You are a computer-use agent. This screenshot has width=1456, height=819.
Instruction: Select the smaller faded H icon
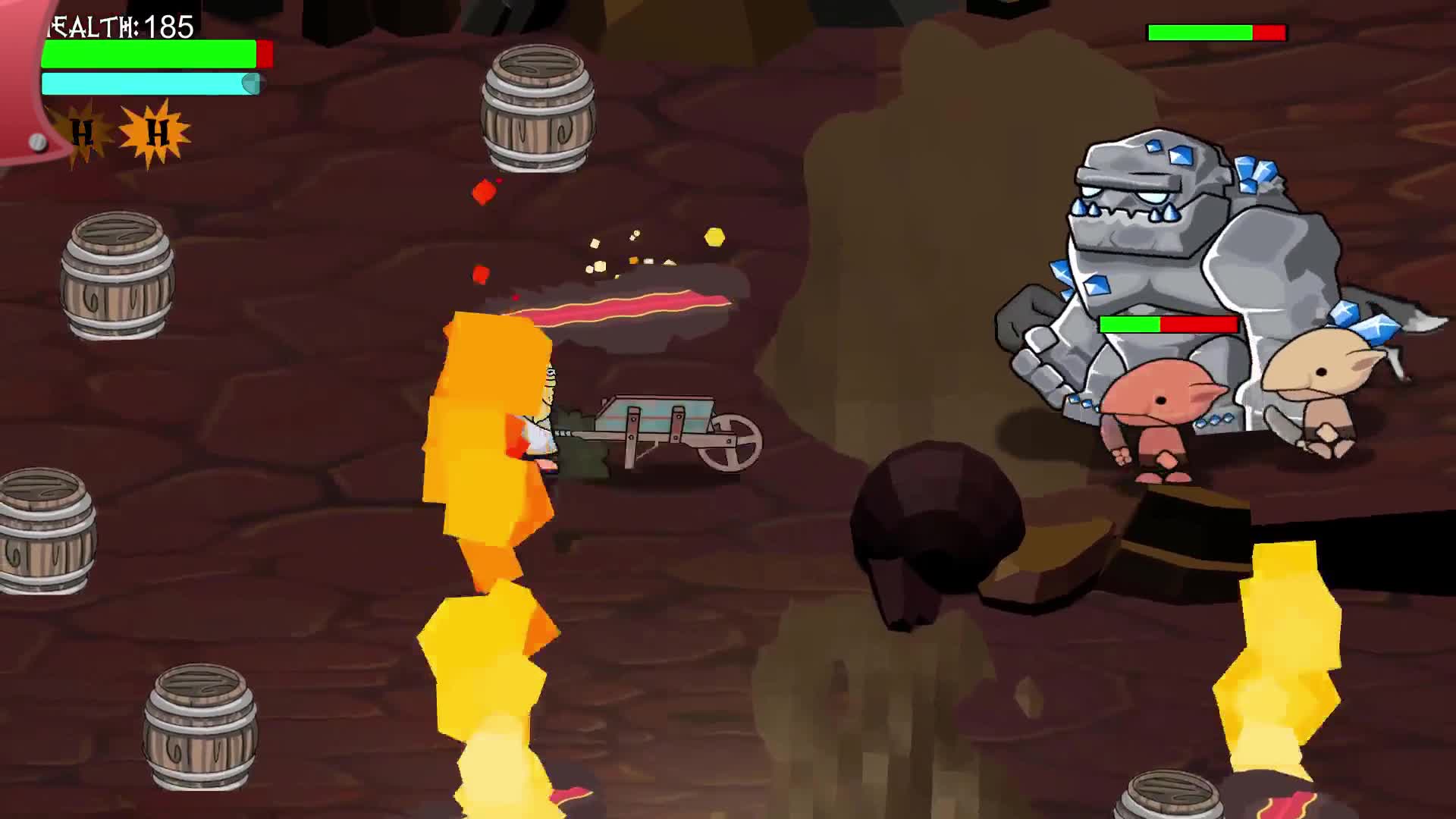tap(83, 133)
